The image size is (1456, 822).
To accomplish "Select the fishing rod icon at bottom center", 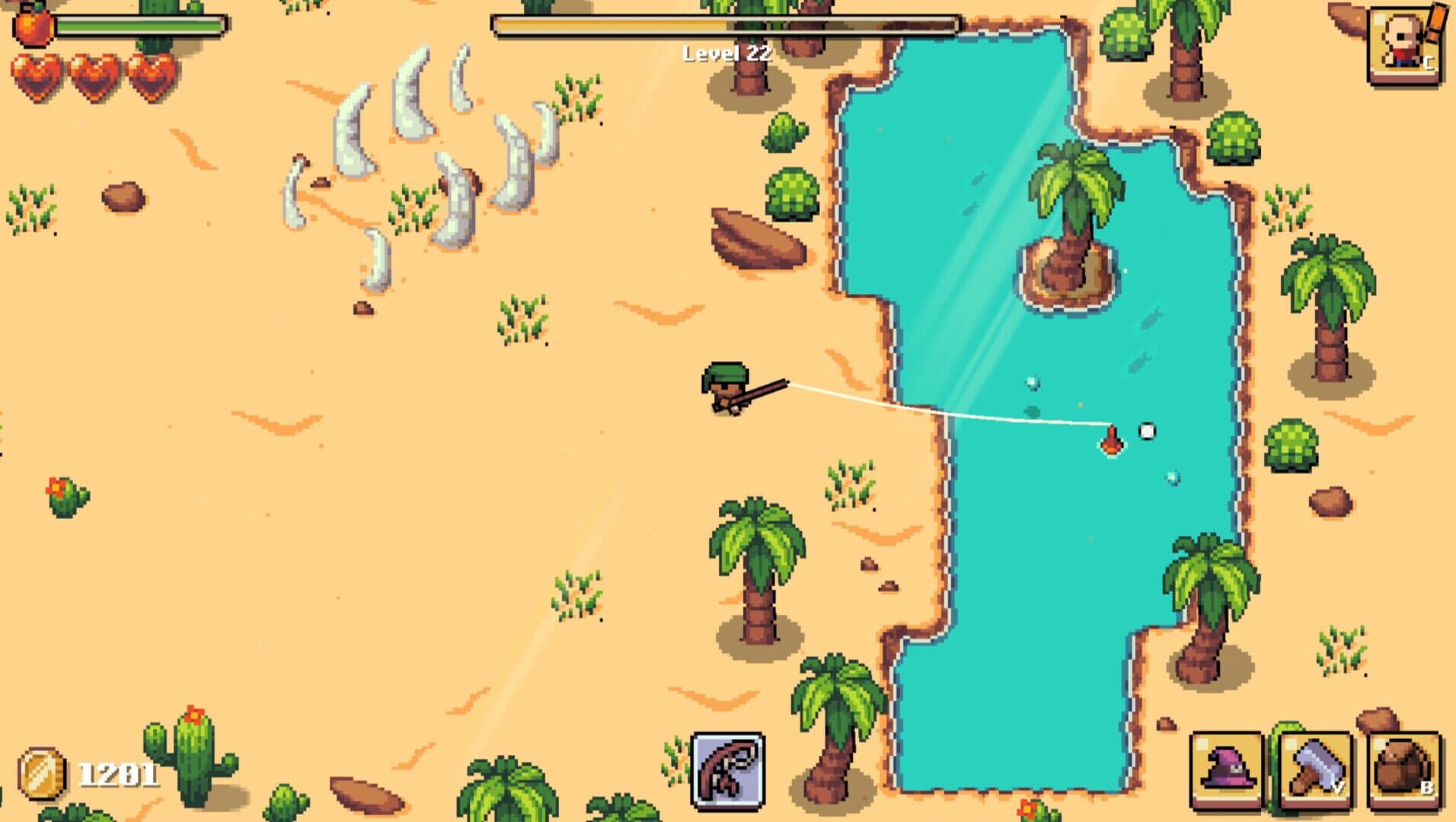I will click(727, 770).
